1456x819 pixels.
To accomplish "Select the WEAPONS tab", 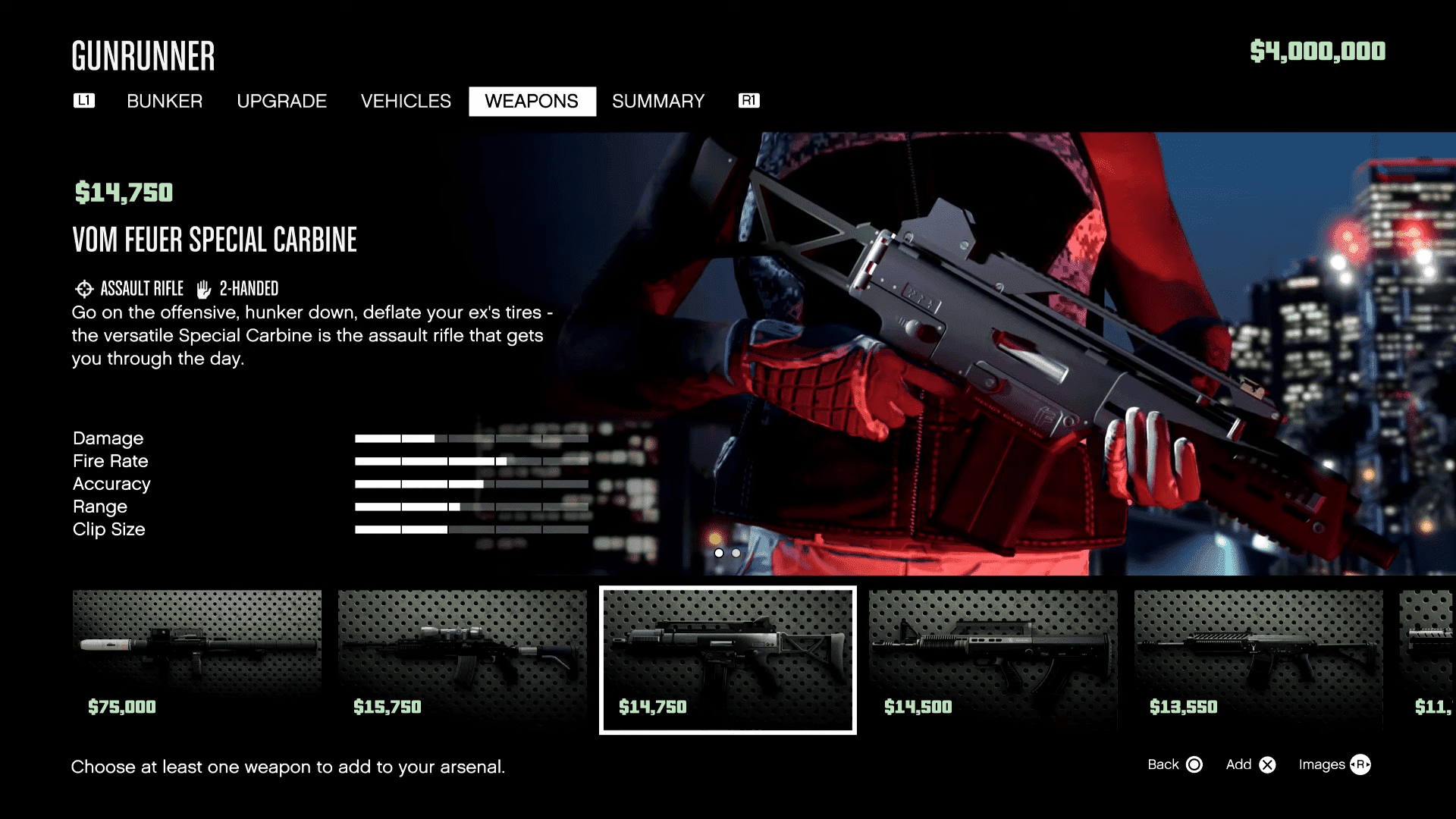I will pyautogui.click(x=532, y=101).
